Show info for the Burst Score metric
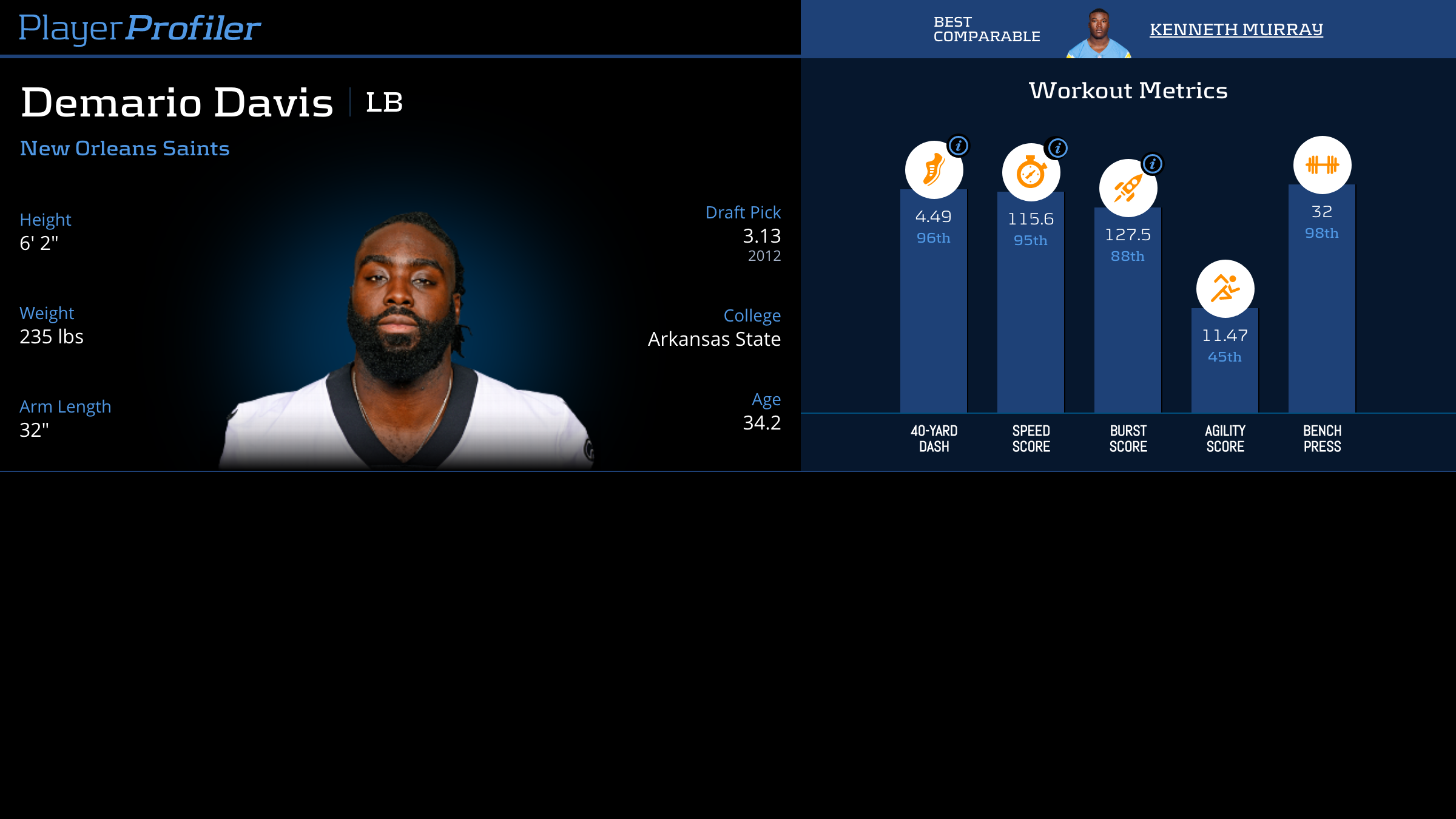 [1152, 164]
